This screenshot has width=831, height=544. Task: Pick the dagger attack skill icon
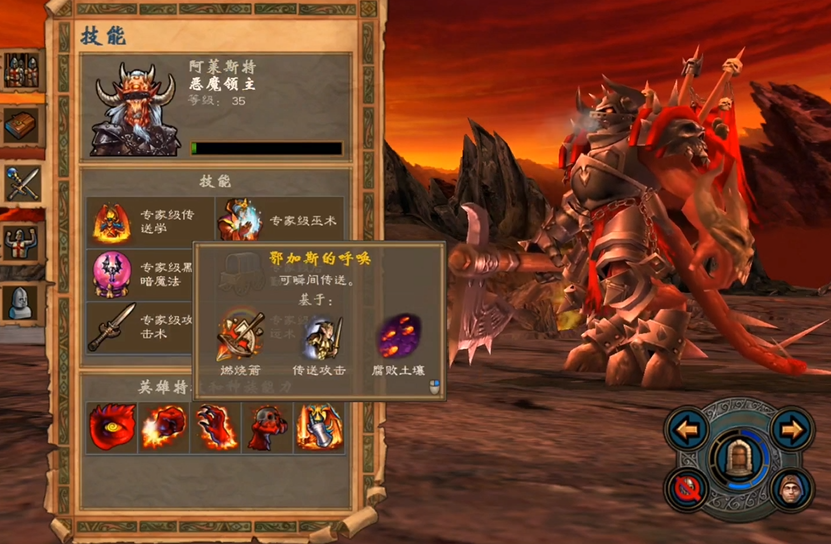(x=112, y=326)
